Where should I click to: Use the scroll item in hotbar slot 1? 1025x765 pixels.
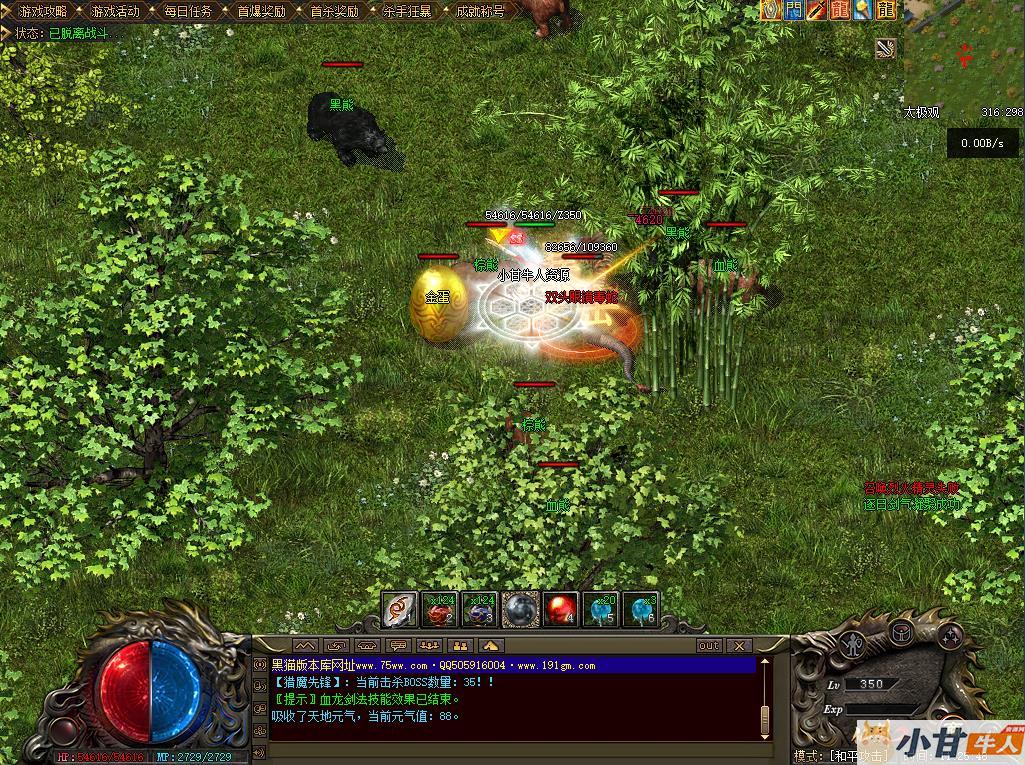click(x=400, y=609)
